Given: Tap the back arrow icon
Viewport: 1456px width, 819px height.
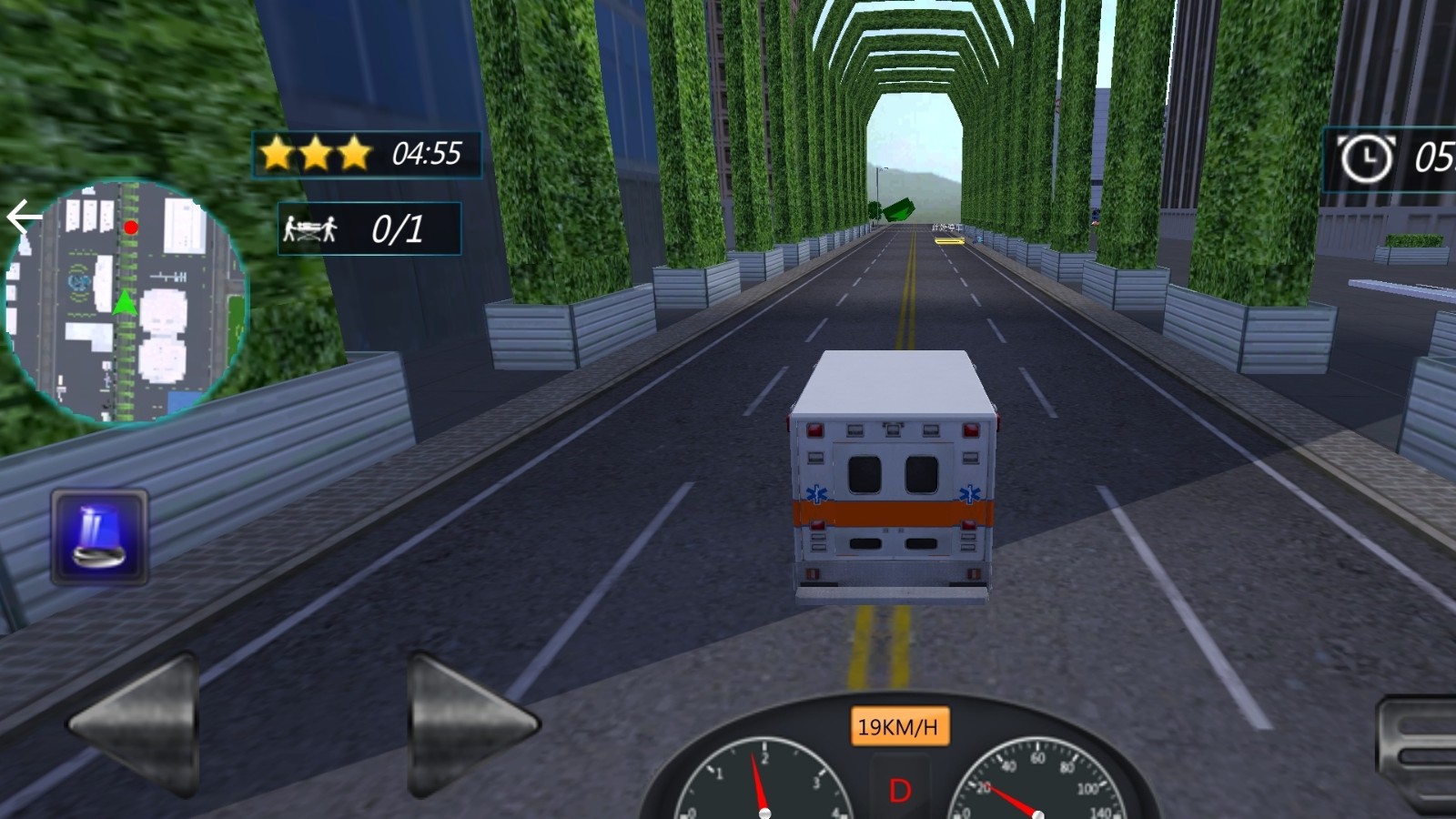Looking at the screenshot, I should click(22, 217).
